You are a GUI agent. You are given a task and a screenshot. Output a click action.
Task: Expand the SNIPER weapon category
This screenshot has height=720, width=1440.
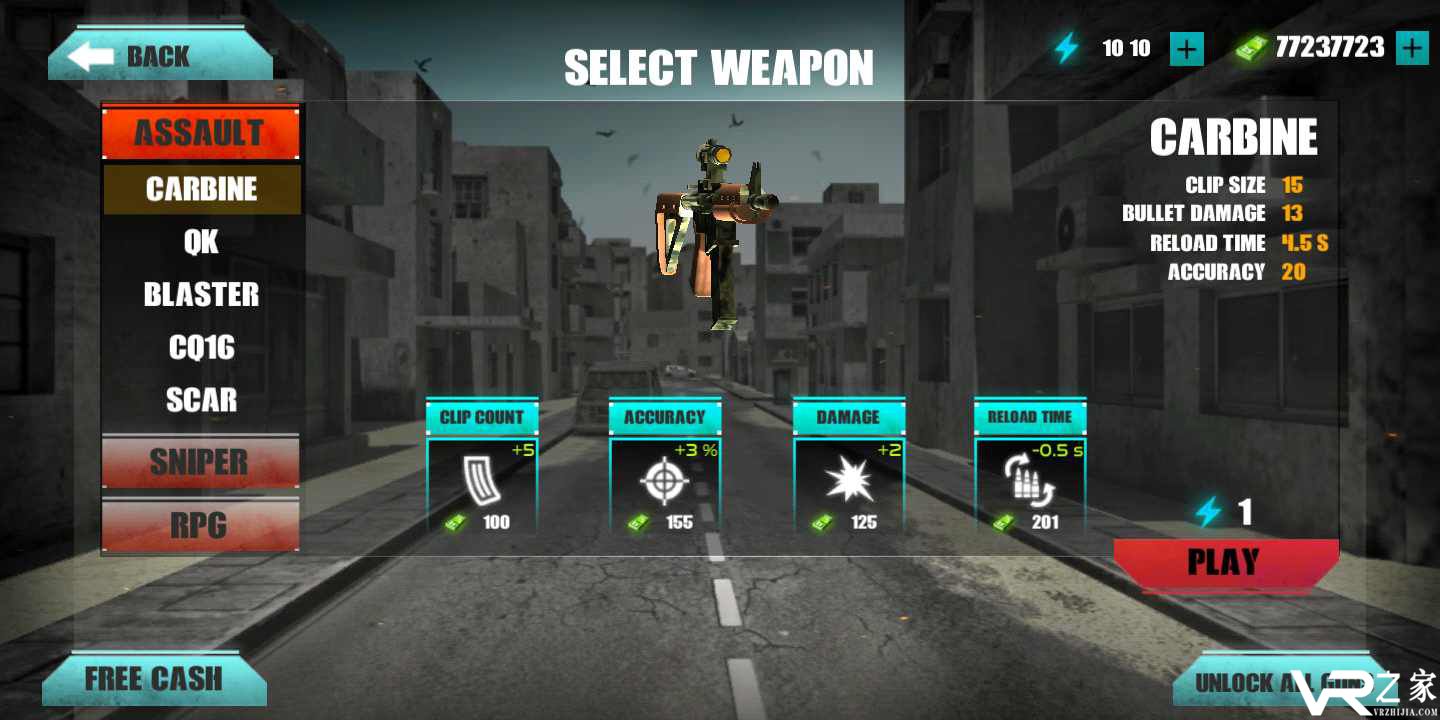[x=200, y=461]
